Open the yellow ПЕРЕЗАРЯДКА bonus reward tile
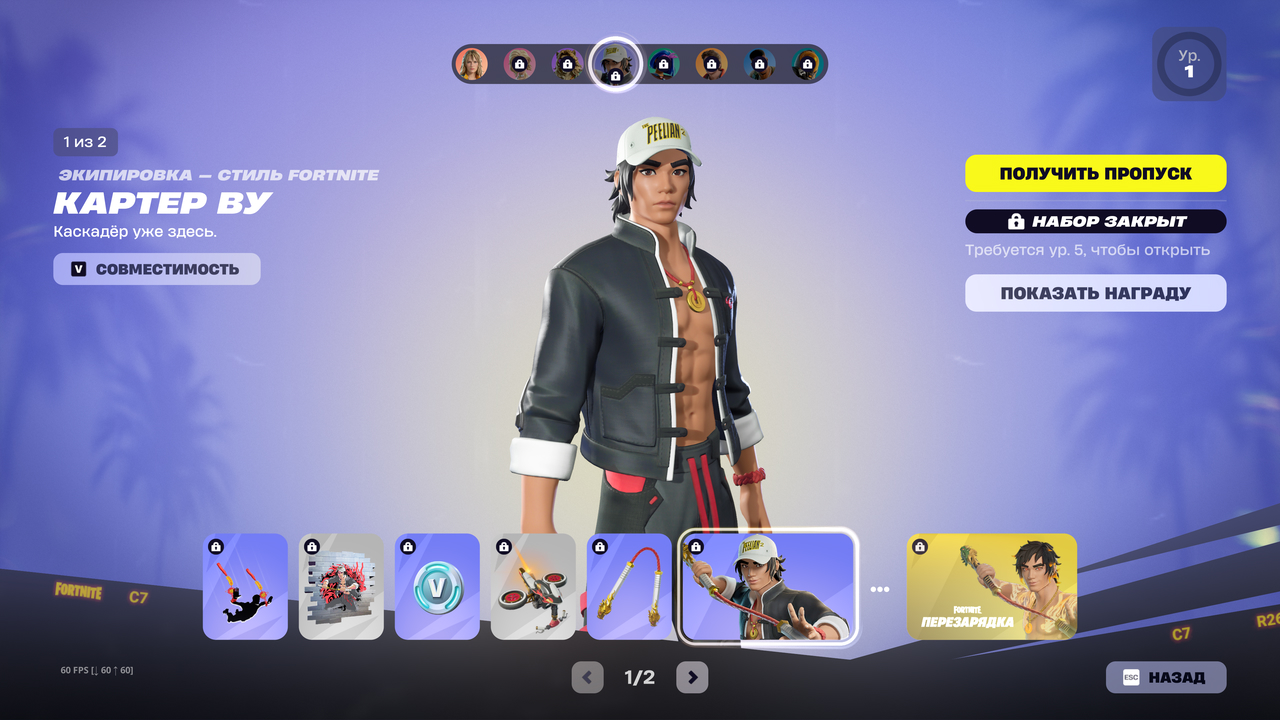Screen dimensions: 1280x720 point(992,587)
